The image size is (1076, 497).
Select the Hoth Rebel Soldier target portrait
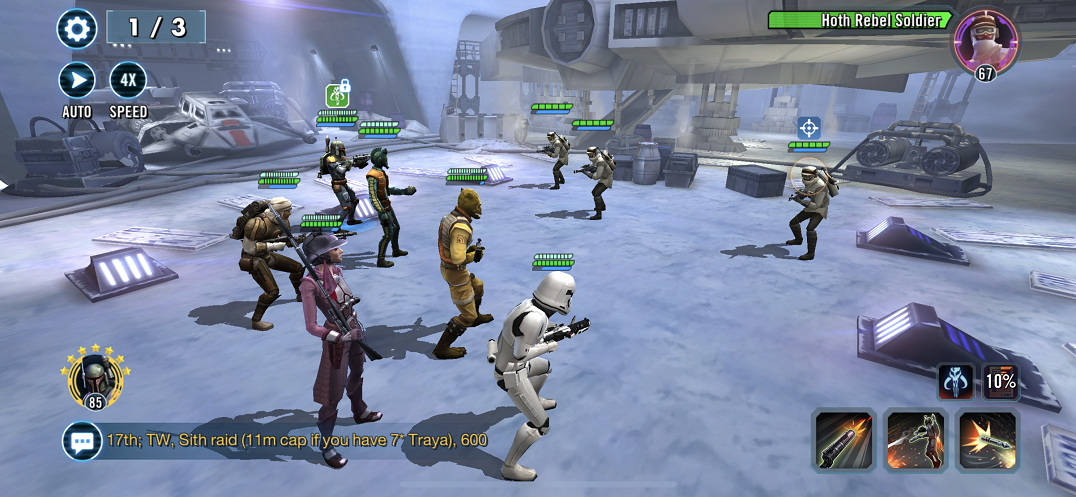985,42
